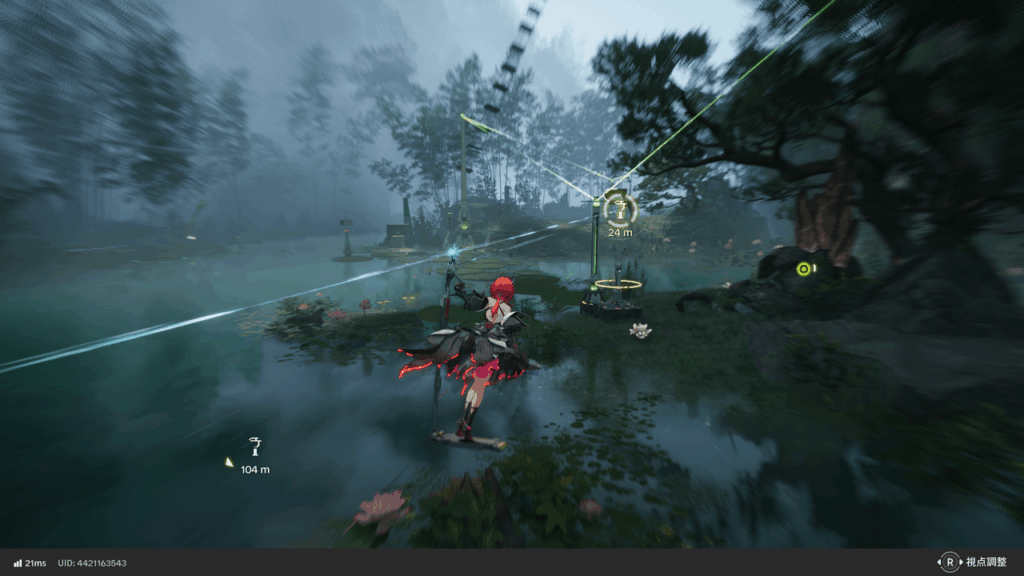Select the off-screen waypoint marker at 104 m

255,446
